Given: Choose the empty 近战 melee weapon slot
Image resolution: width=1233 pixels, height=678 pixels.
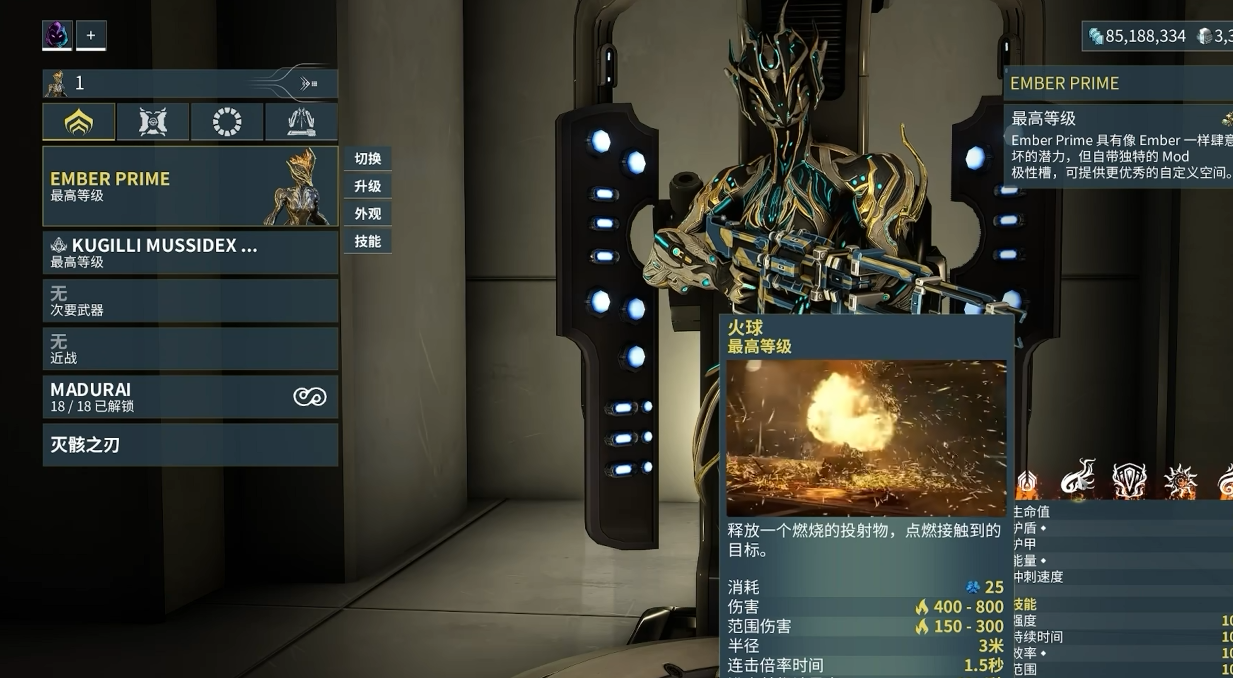Looking at the screenshot, I should point(190,348).
